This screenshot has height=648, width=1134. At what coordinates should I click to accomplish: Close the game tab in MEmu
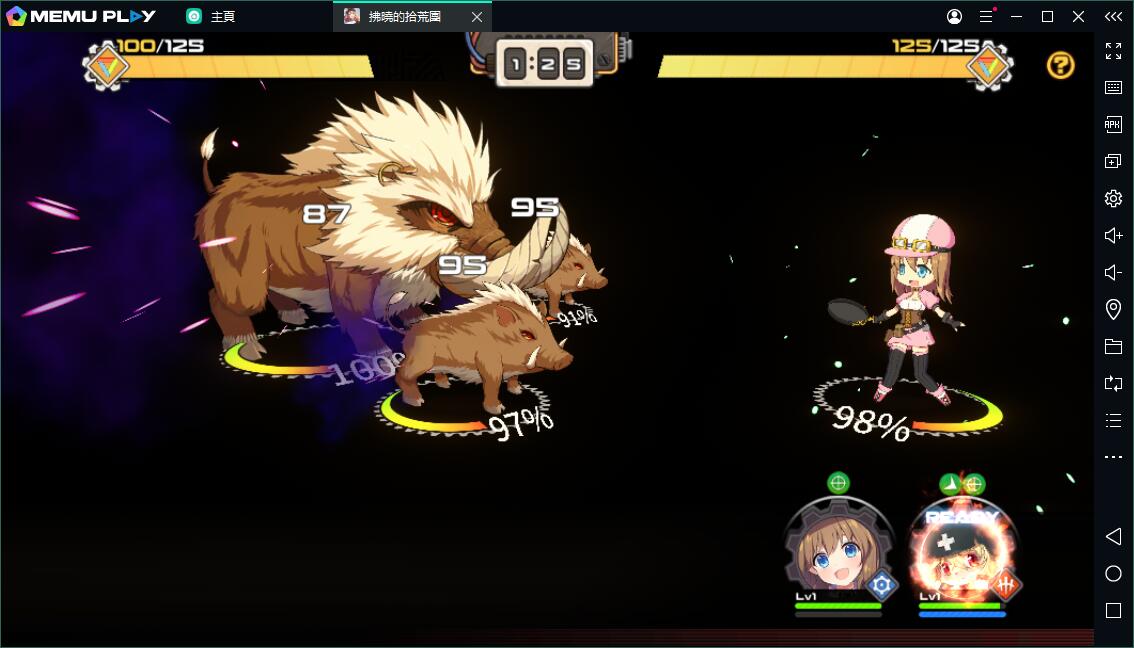click(477, 17)
